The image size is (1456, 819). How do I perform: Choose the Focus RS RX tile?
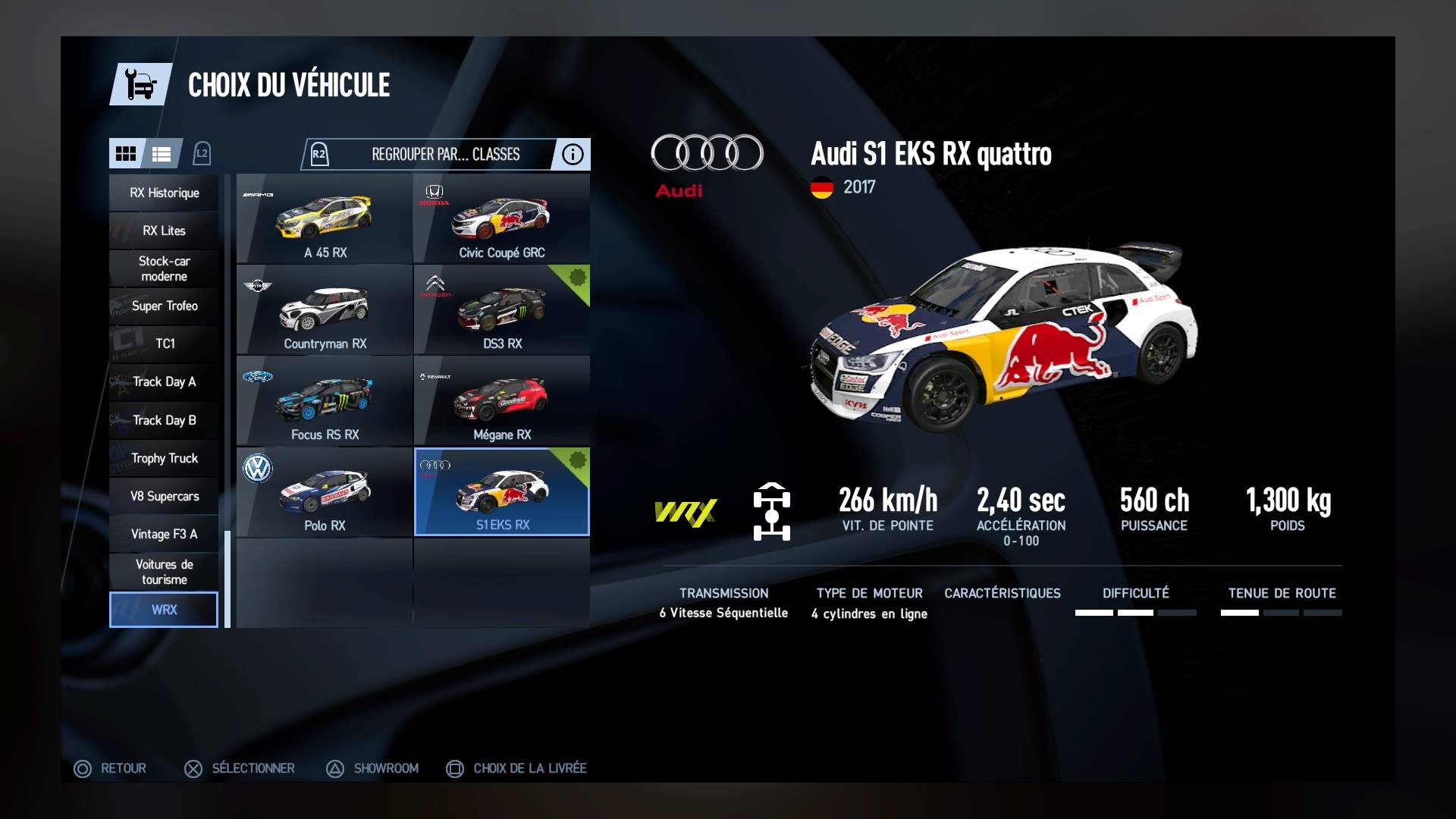325,401
